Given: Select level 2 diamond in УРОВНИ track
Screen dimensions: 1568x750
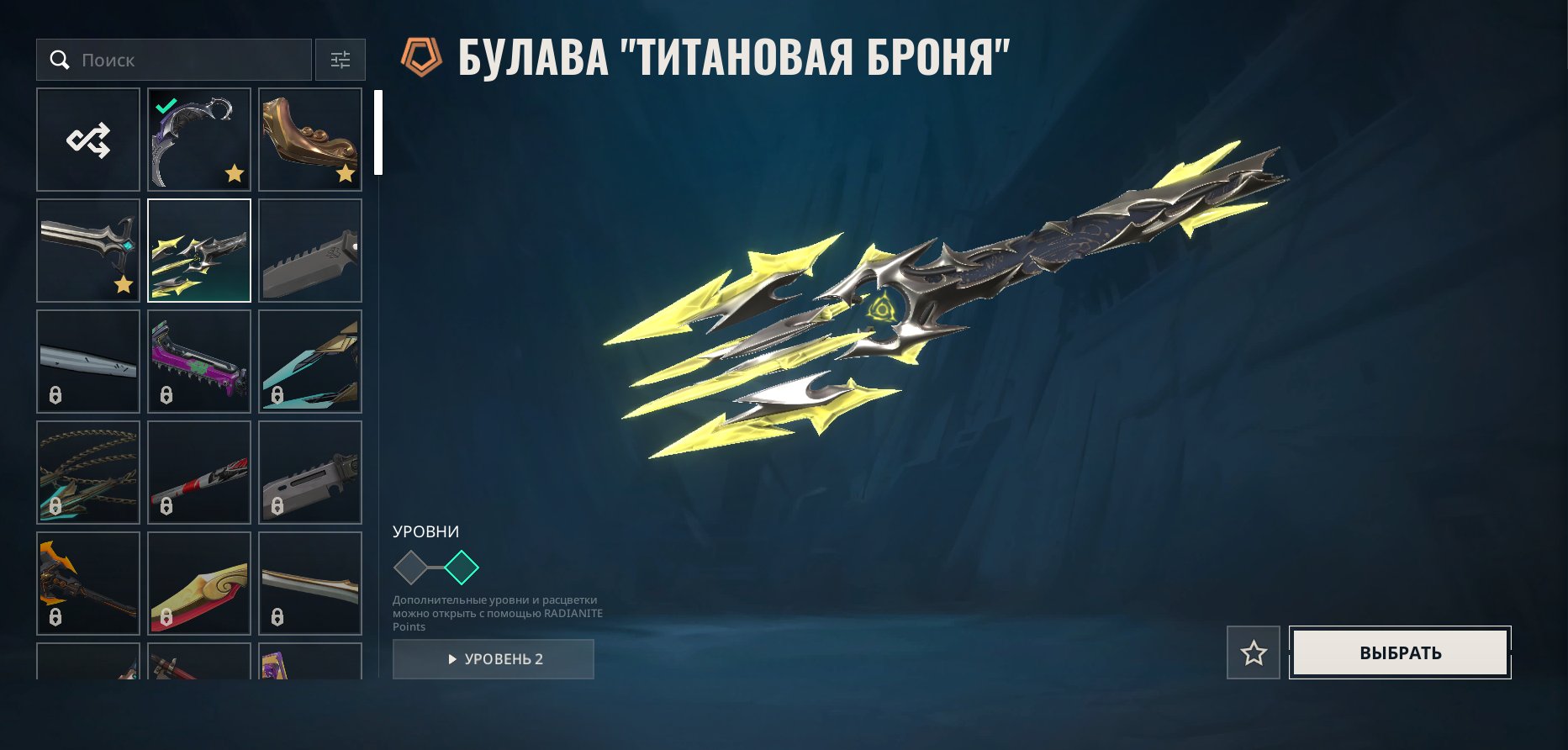Looking at the screenshot, I should 461,568.
